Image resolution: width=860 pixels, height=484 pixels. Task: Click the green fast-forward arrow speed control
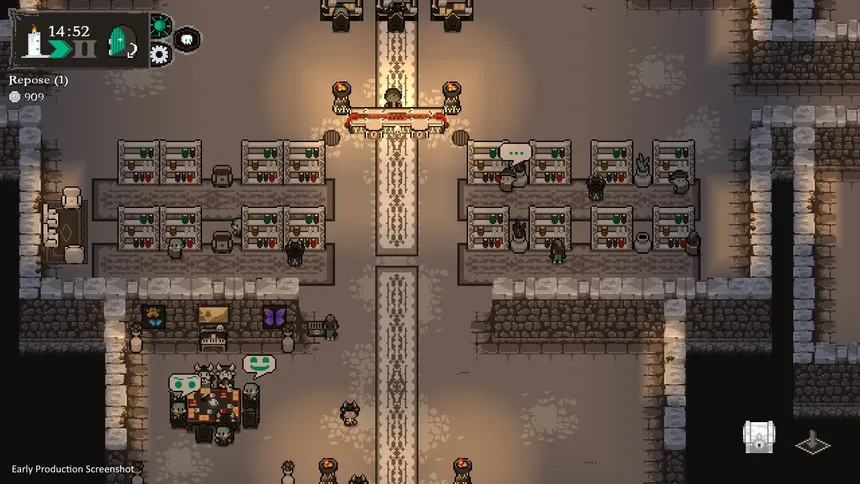59,50
